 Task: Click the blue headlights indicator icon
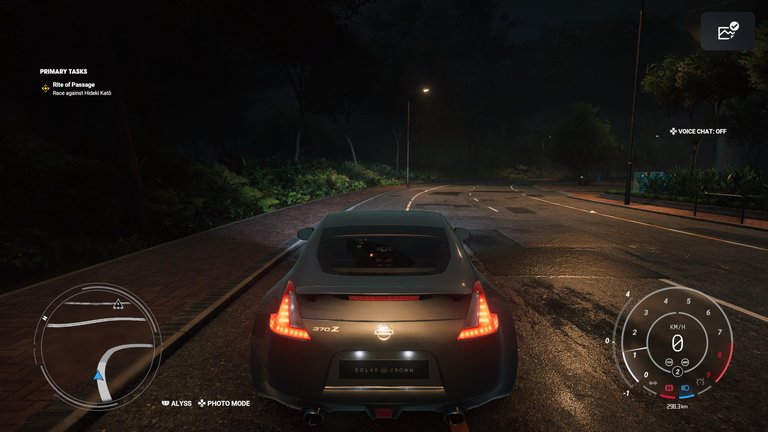pyautogui.click(x=685, y=386)
